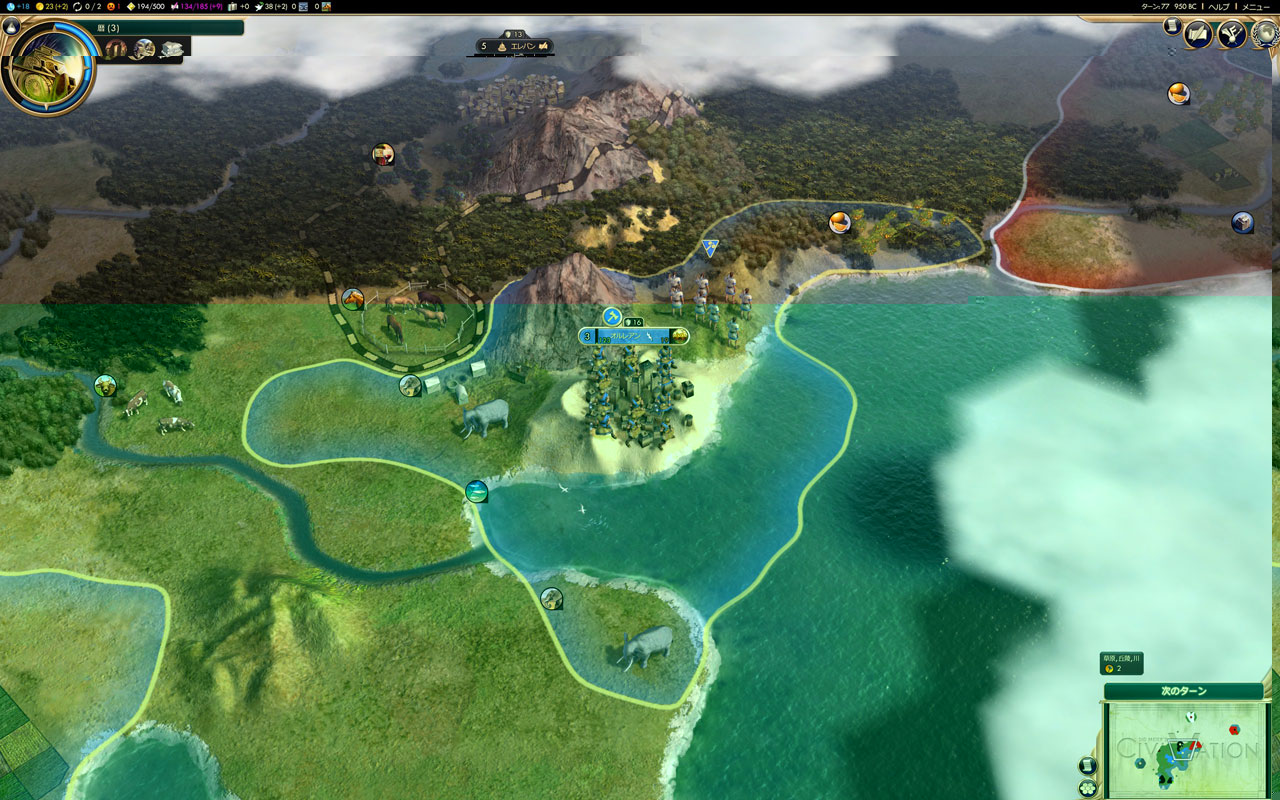1280x800 pixels.
Task: Open the ヘルプ Civilopedia link
Action: [1219, 6]
